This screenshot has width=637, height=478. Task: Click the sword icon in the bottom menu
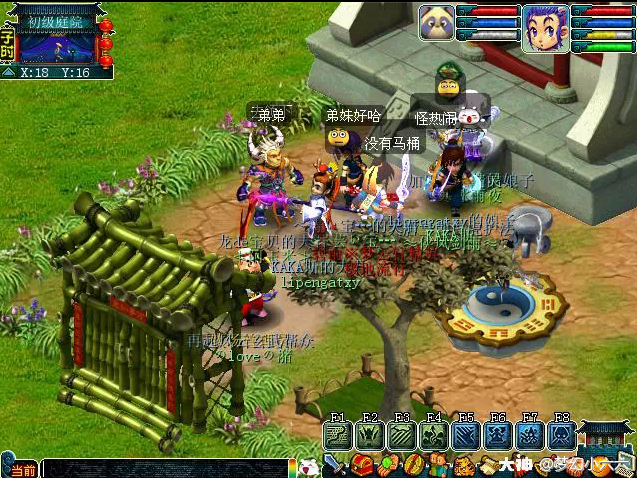[335, 466]
